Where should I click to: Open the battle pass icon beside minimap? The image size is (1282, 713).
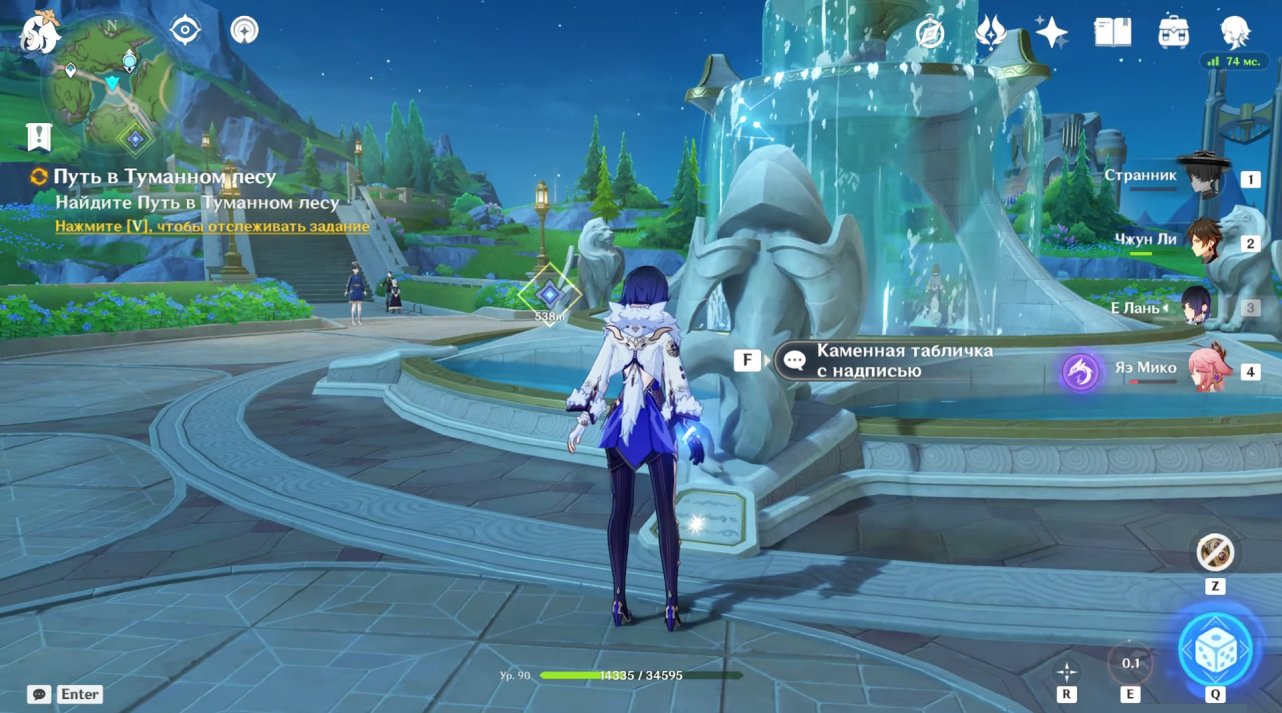[244, 30]
